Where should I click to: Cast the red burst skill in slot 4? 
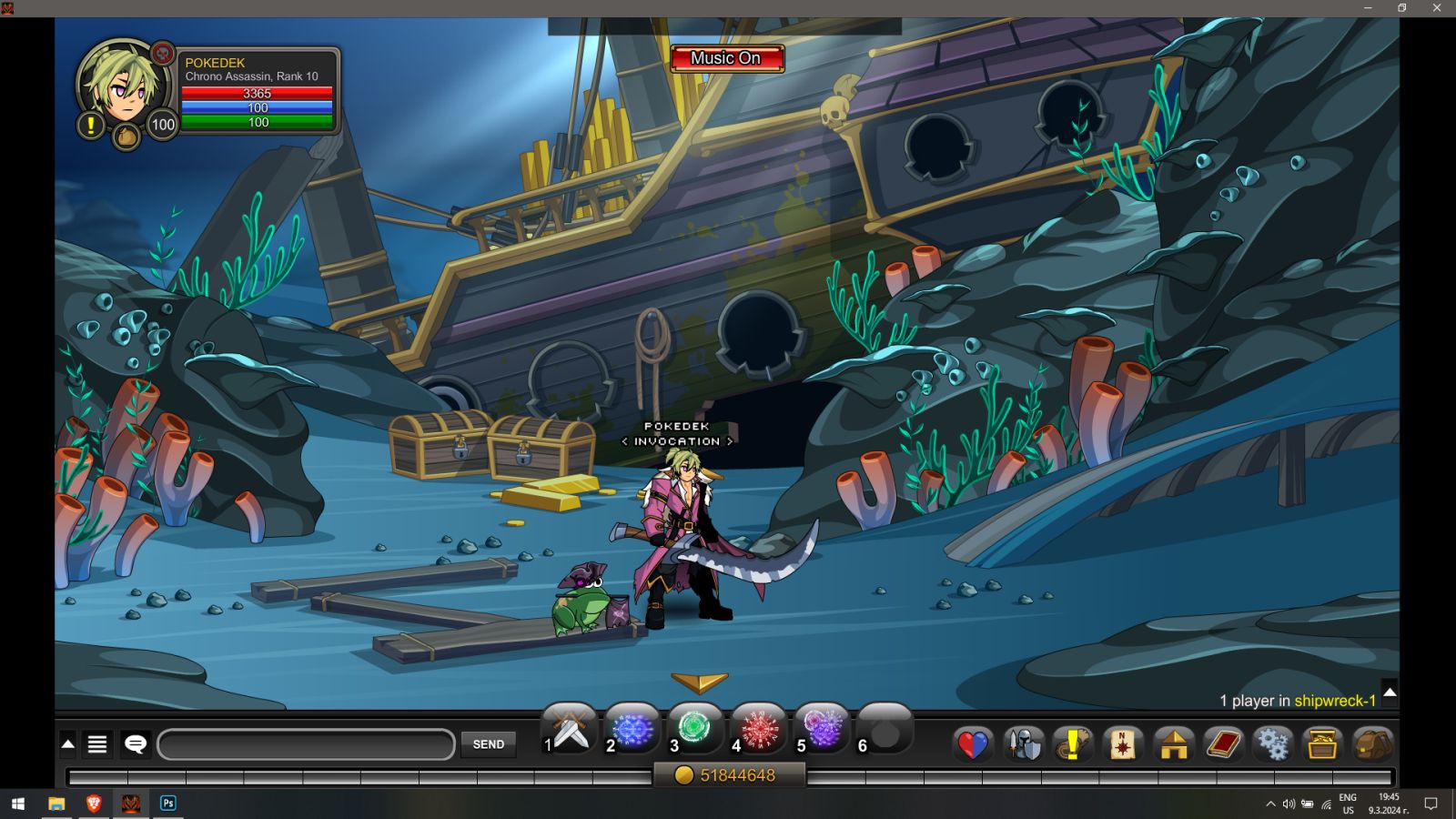[759, 730]
